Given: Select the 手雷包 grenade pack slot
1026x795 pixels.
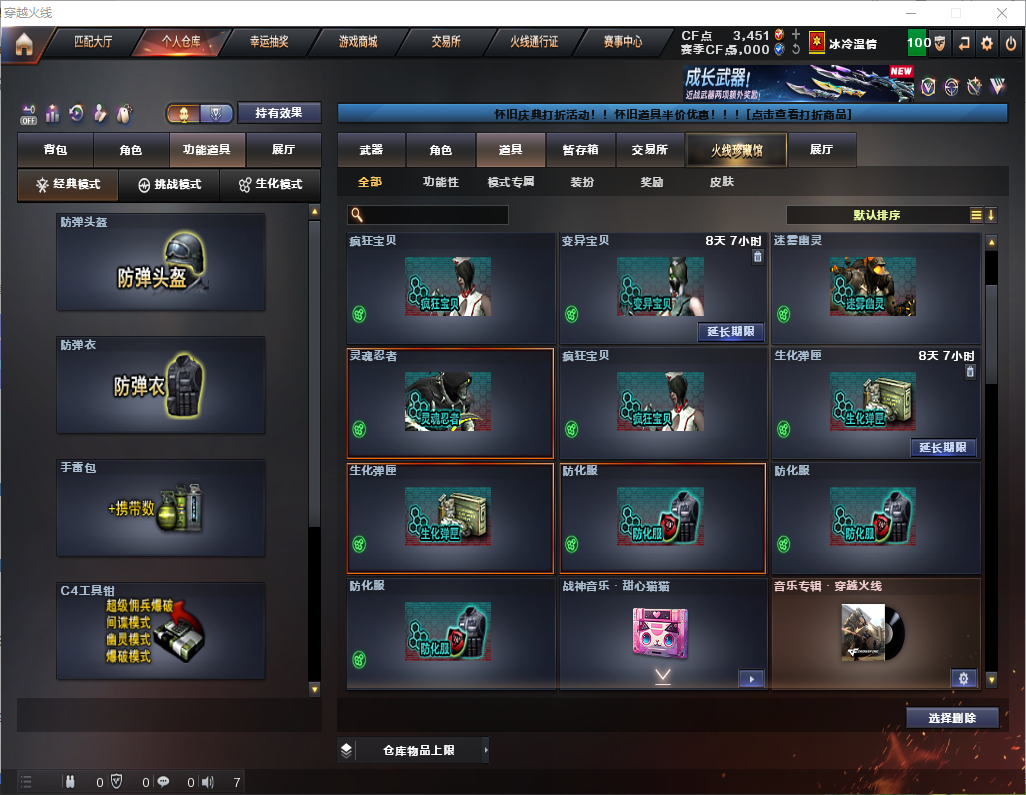Looking at the screenshot, I should point(161,508).
